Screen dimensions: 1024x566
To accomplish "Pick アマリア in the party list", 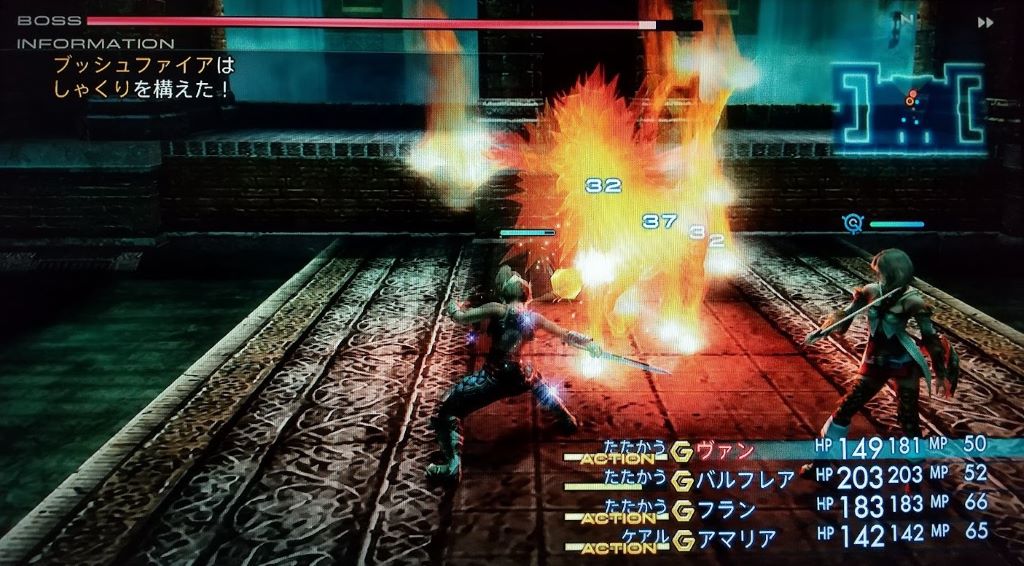I will tap(736, 539).
